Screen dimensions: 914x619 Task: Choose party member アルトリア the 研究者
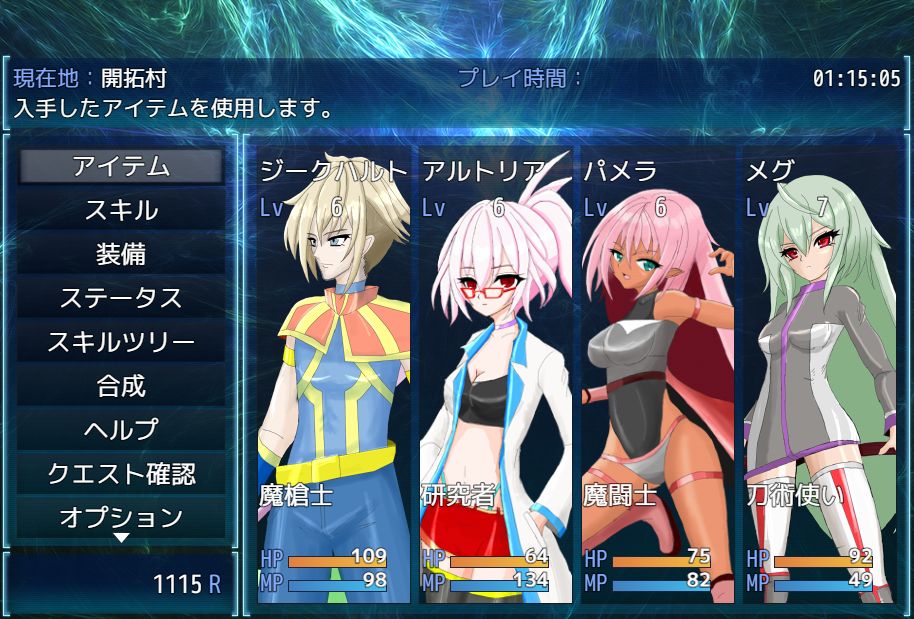[x=496, y=380]
